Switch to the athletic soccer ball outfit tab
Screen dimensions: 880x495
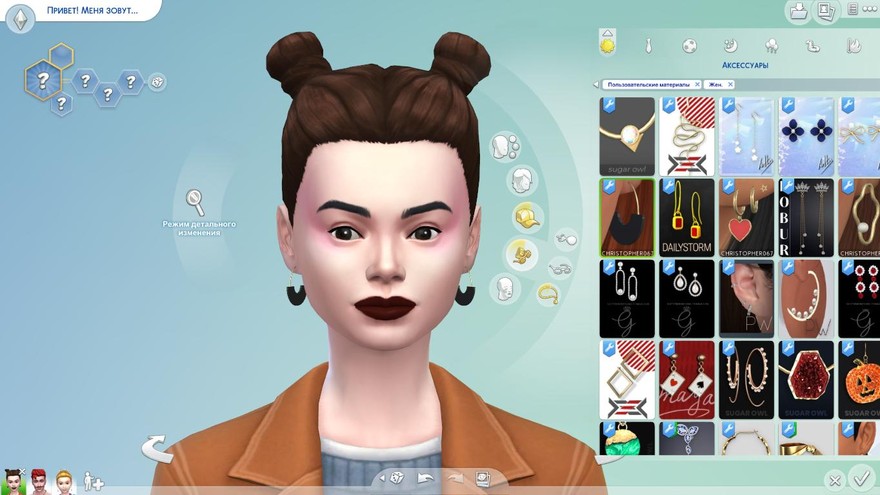689,46
